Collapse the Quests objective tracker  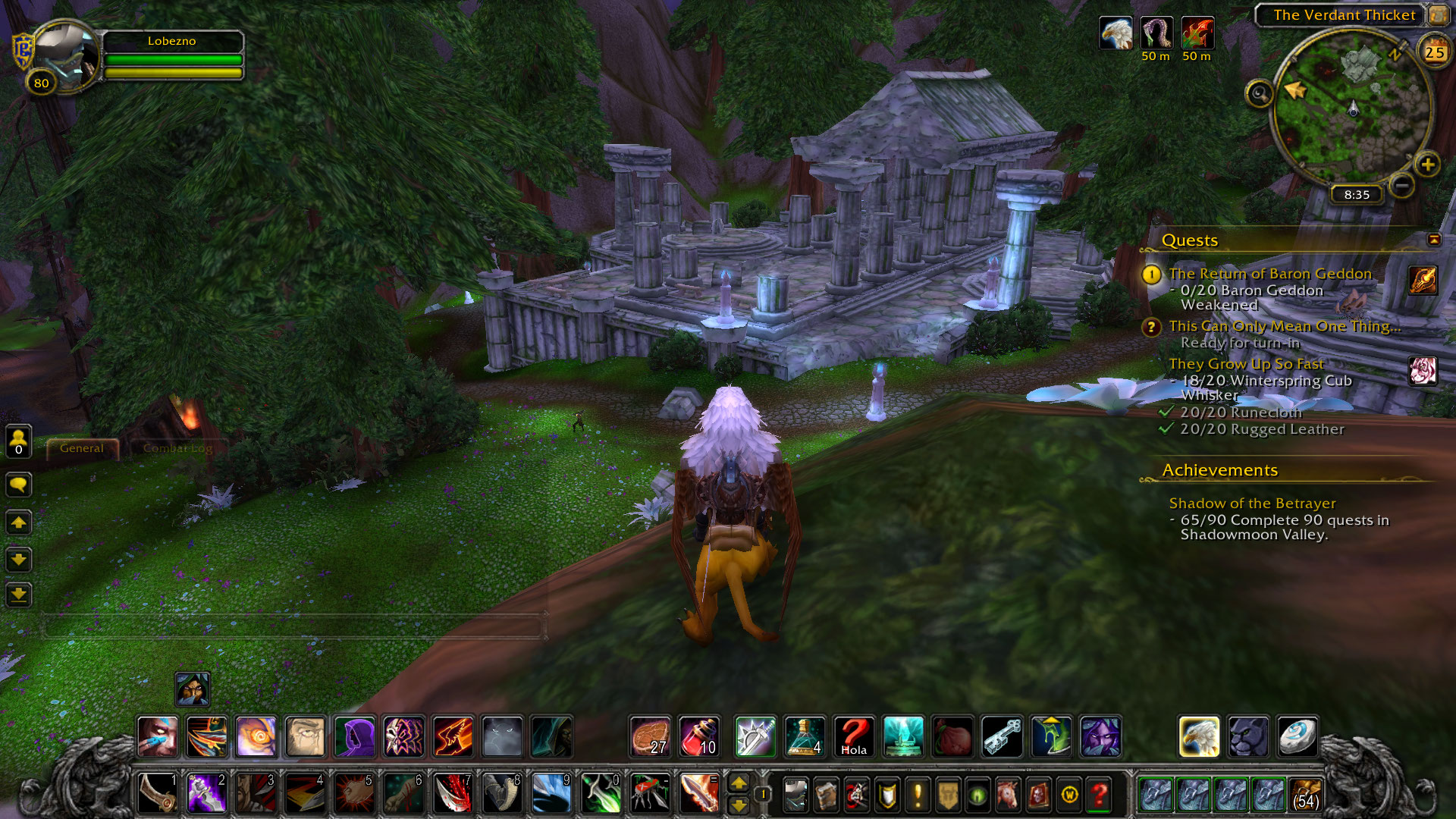click(x=1434, y=240)
